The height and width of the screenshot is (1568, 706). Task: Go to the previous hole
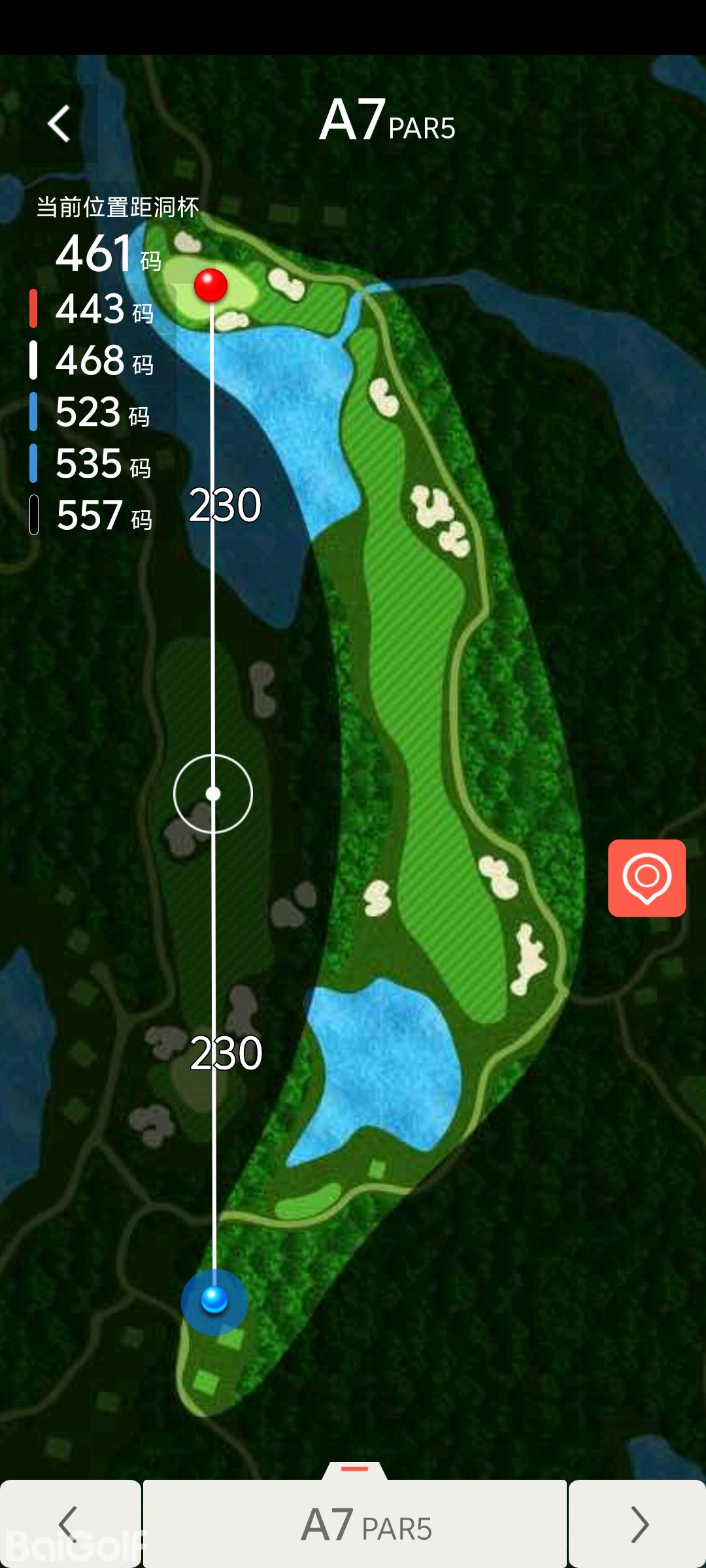69,1524
